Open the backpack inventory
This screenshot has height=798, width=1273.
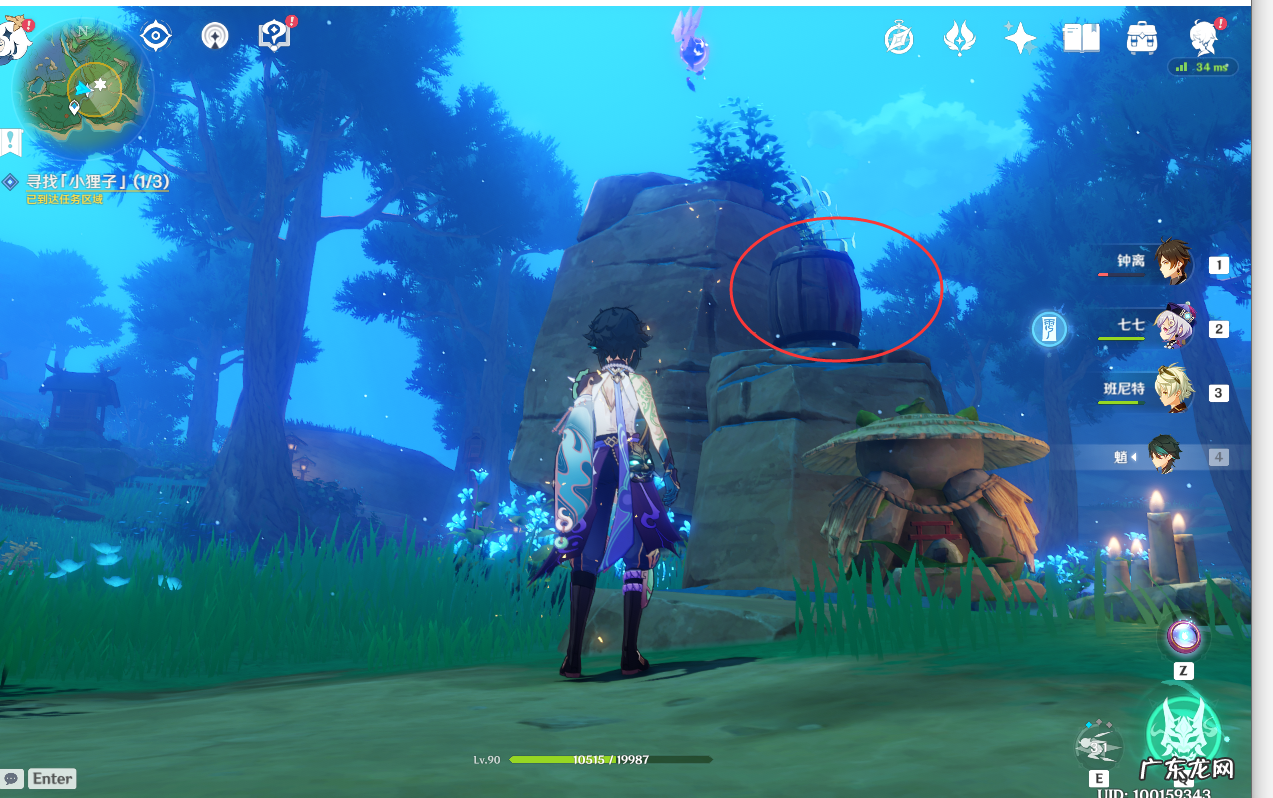point(1141,39)
